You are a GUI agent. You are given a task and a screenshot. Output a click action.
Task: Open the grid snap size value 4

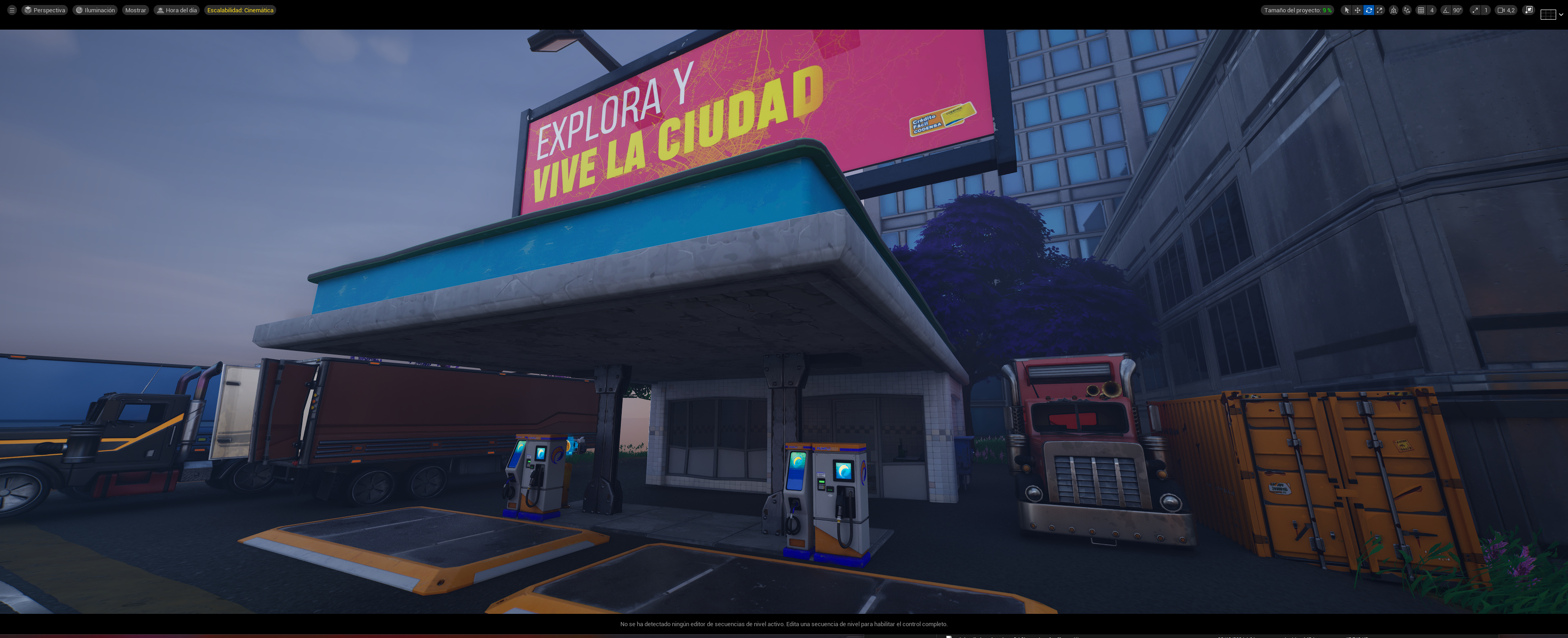click(x=1432, y=10)
